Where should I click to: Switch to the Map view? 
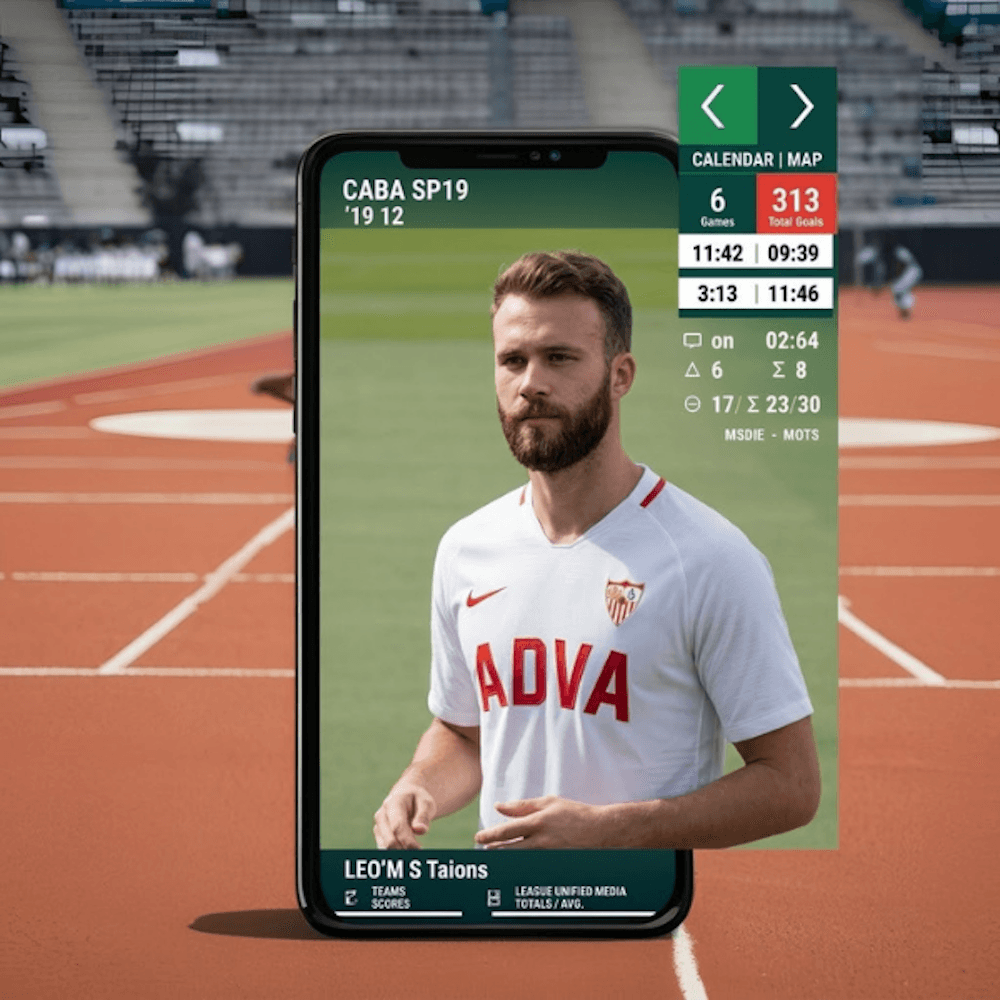click(x=805, y=159)
